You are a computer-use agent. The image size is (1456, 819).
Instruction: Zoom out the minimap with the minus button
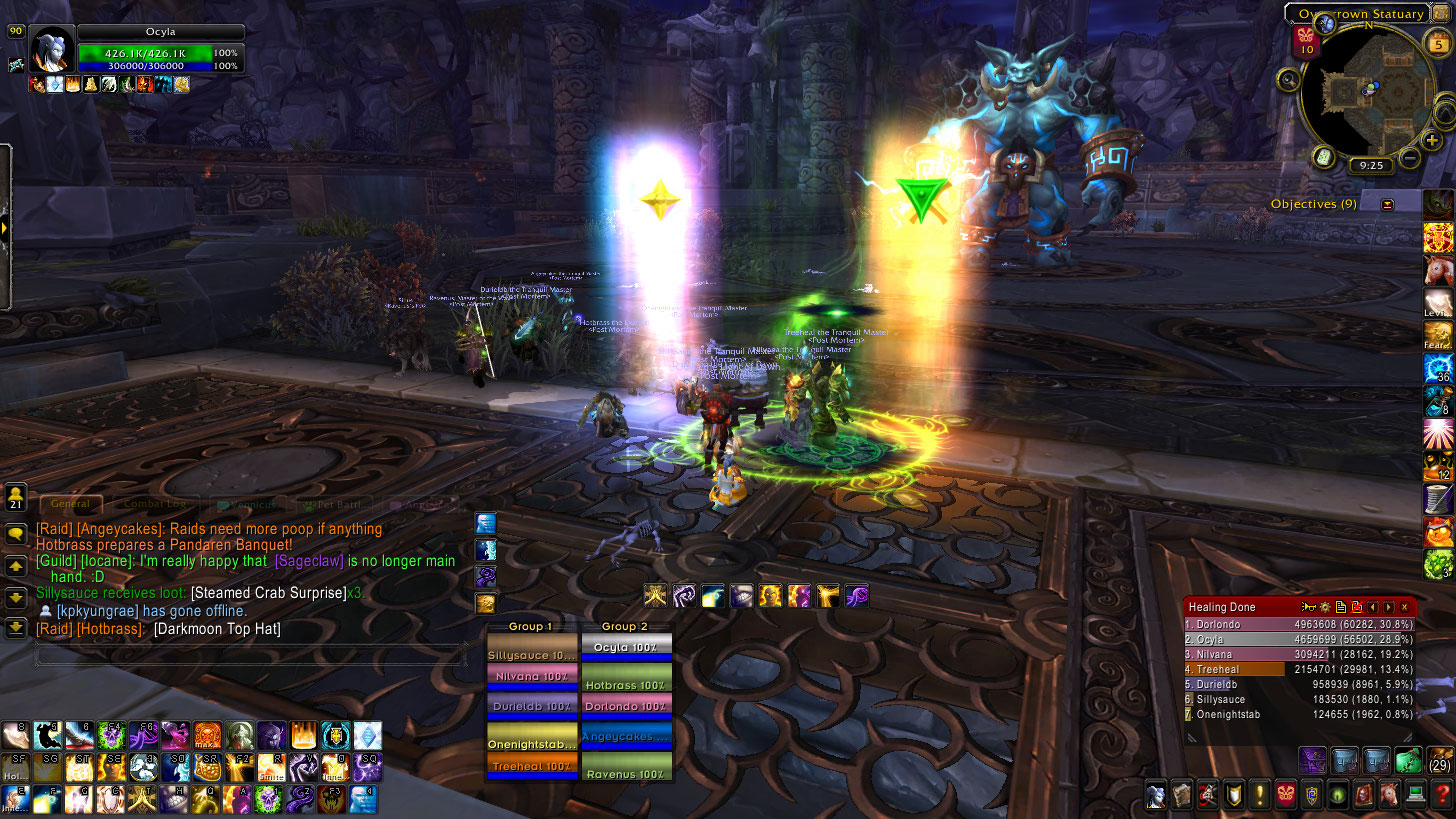coord(1409,158)
